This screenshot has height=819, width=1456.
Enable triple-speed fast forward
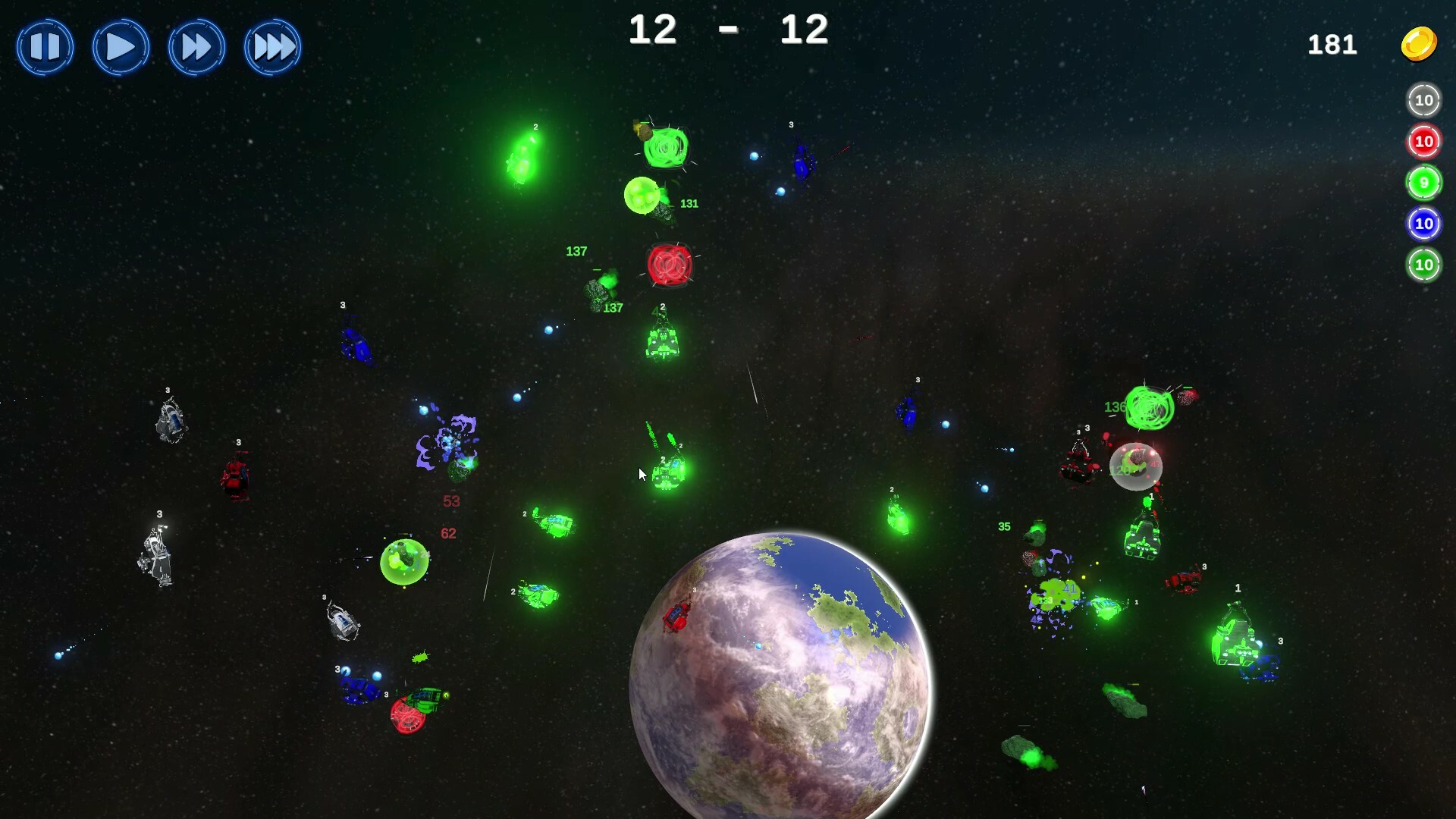[273, 47]
